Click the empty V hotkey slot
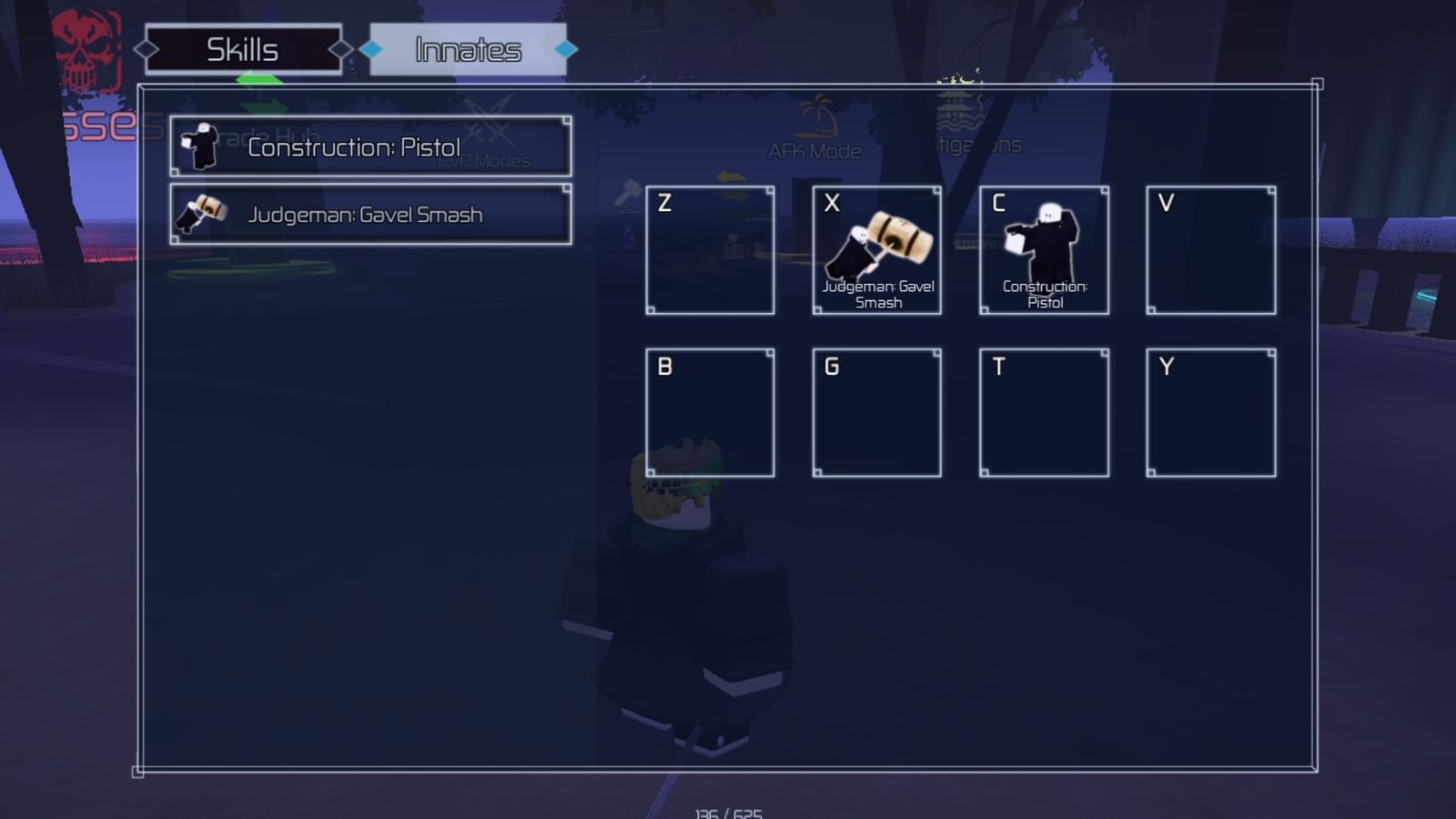 (1210, 248)
